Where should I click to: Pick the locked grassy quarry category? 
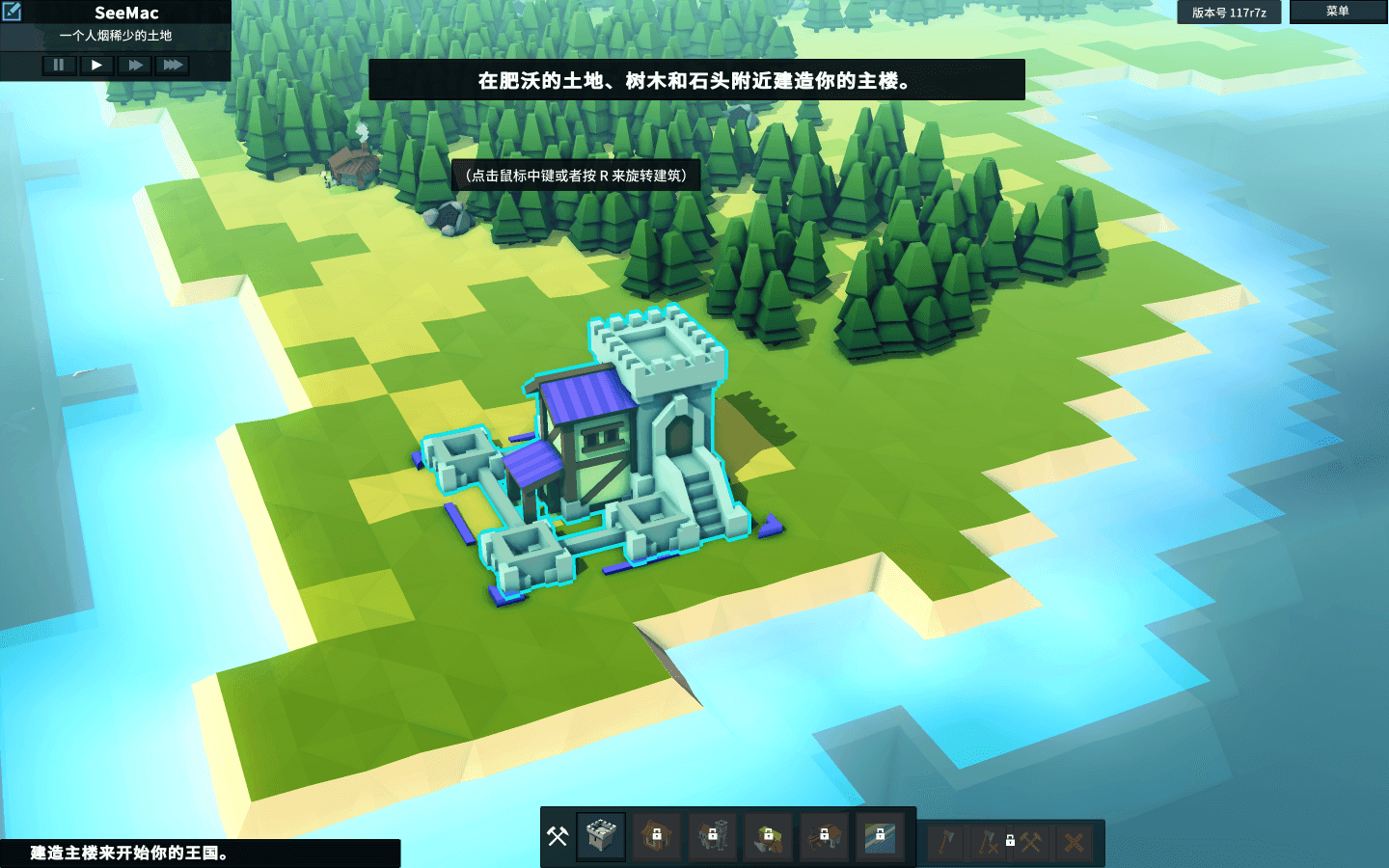[x=769, y=835]
